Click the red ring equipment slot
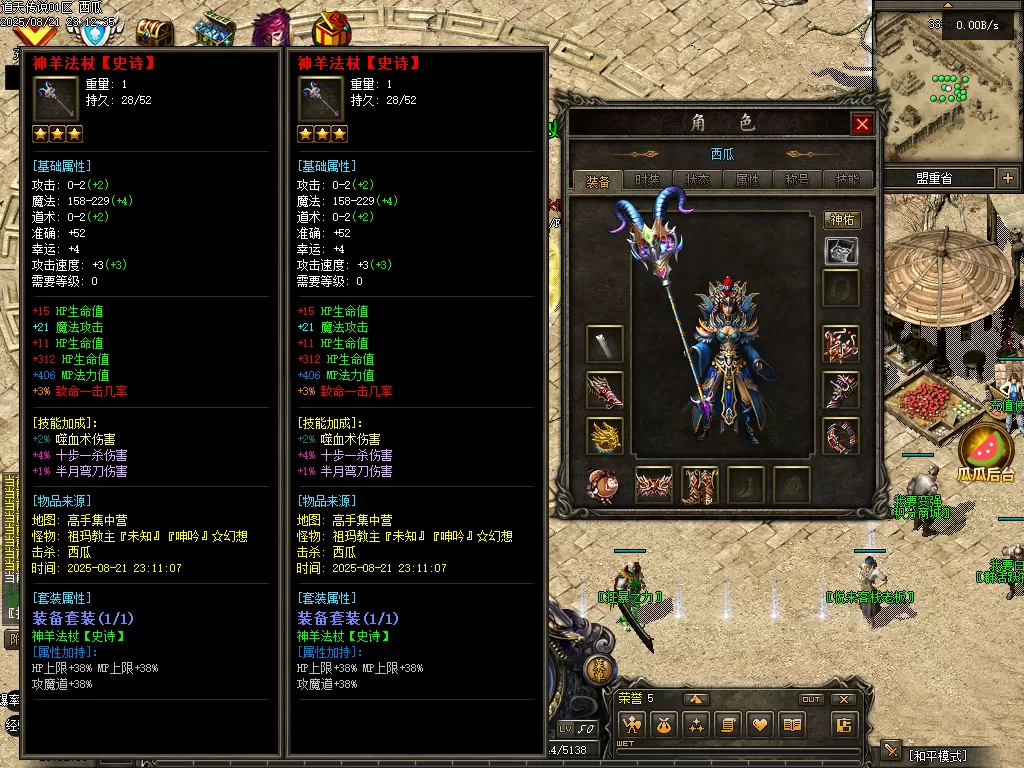Image resolution: width=1024 pixels, height=768 pixels. pos(842,437)
